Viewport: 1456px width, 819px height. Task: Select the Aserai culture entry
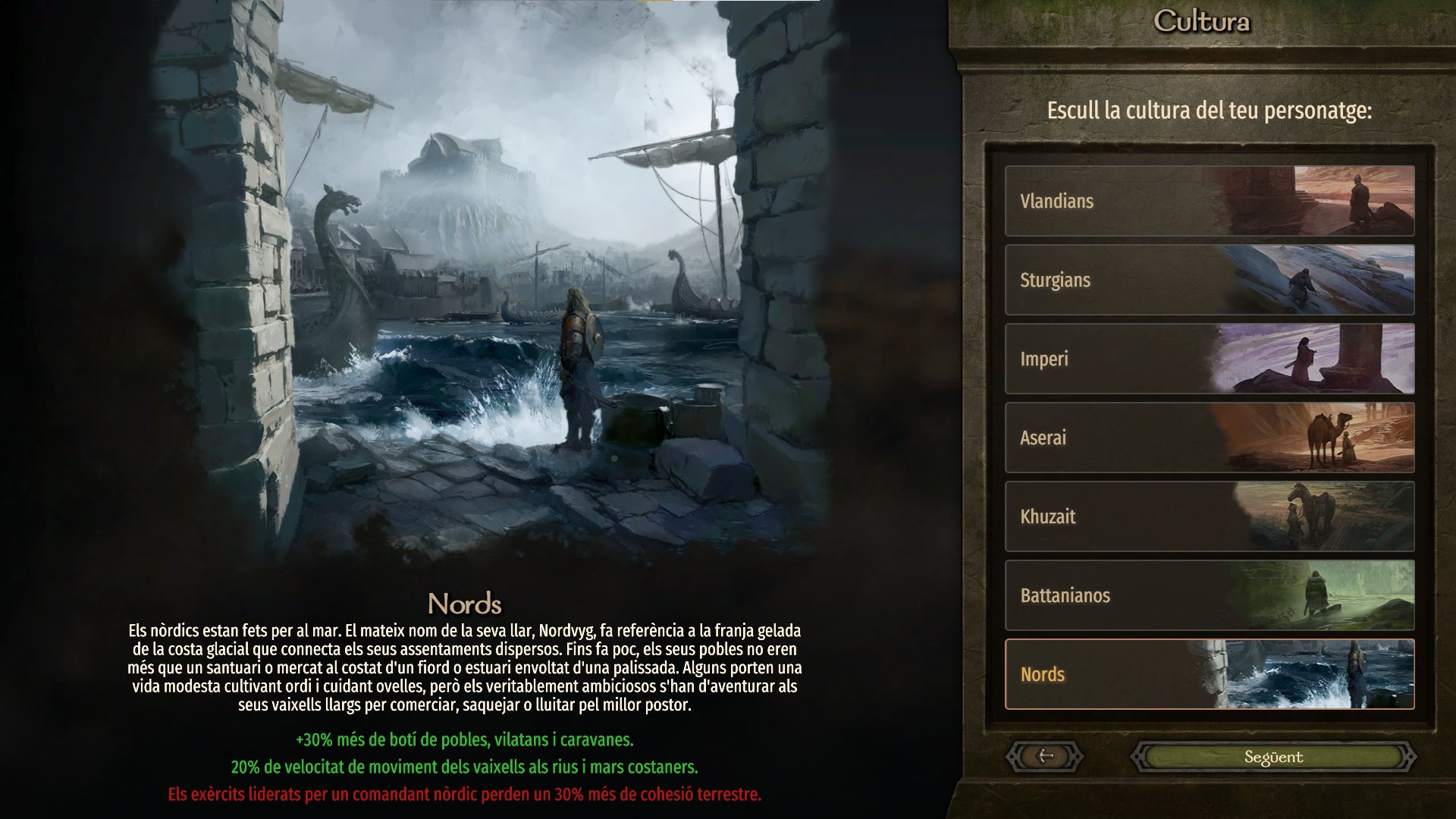click(x=1209, y=438)
